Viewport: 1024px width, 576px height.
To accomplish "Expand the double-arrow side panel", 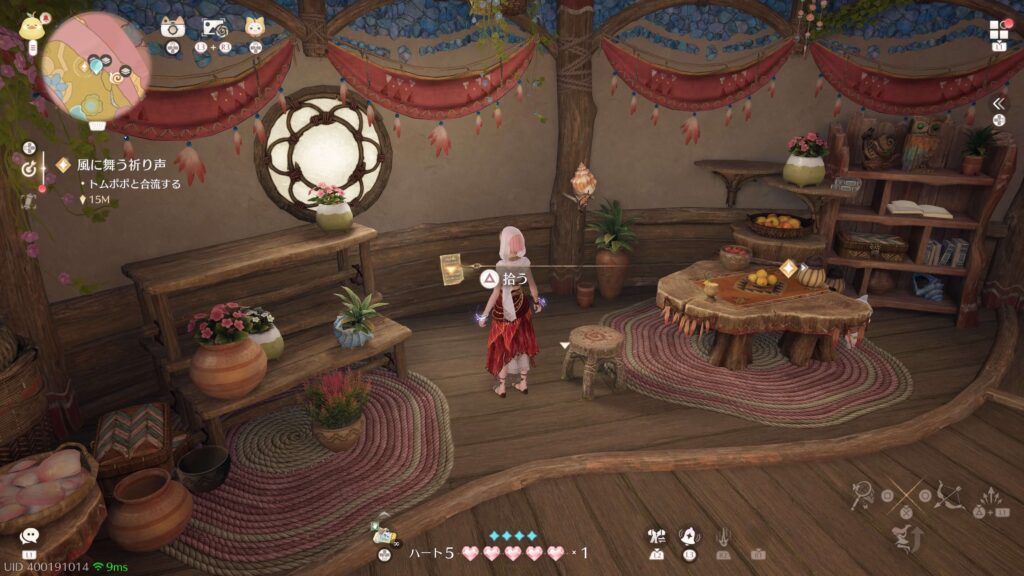I will click(999, 104).
